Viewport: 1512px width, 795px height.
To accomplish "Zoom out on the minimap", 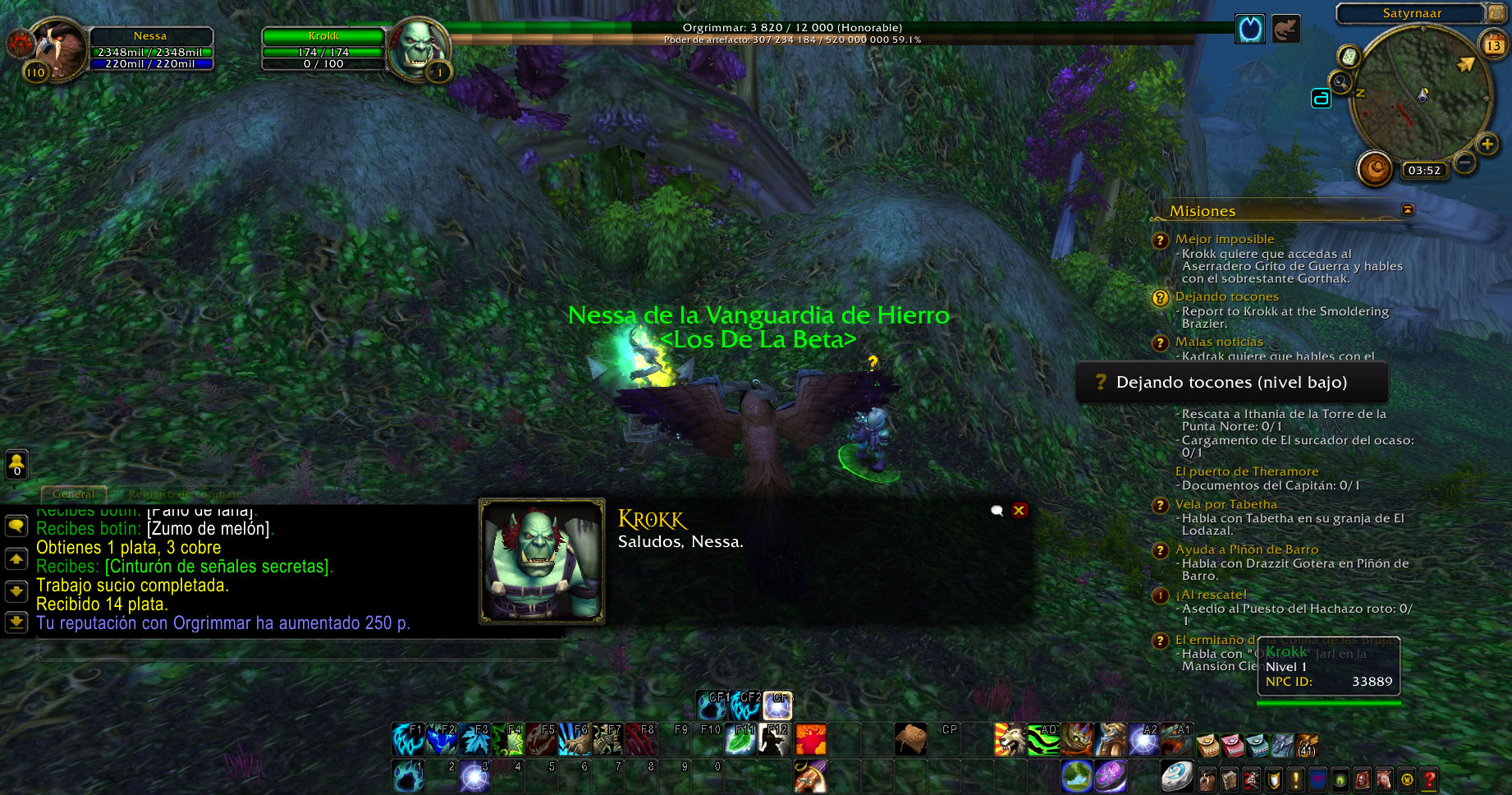I will click(x=1464, y=163).
